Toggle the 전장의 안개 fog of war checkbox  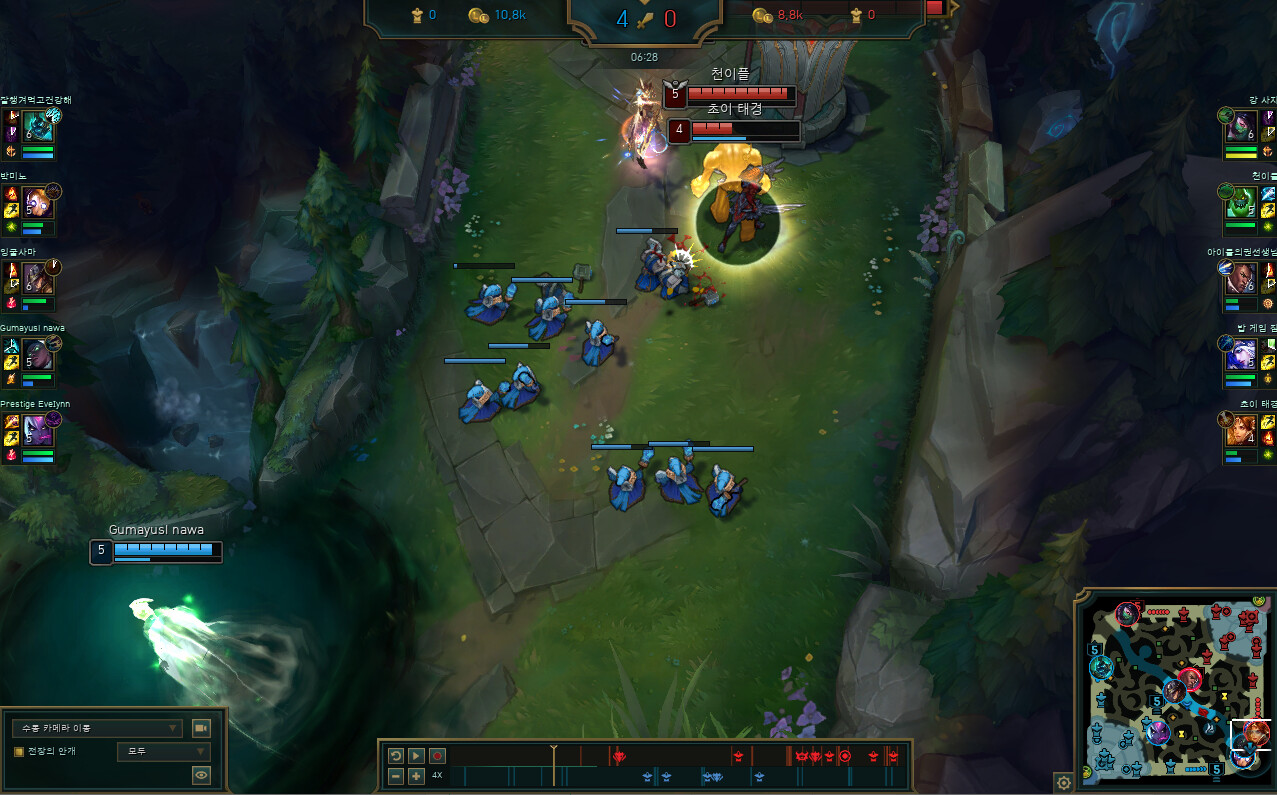click(x=18, y=751)
